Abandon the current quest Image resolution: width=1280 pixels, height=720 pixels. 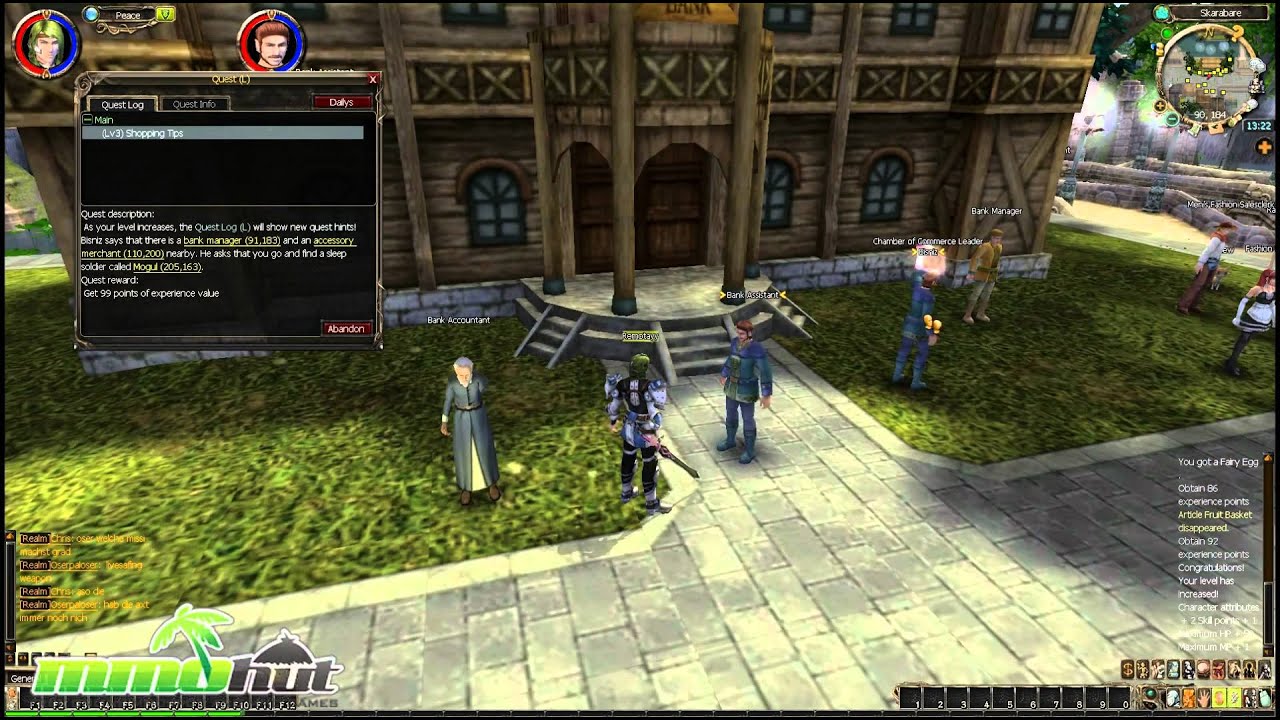[346, 329]
